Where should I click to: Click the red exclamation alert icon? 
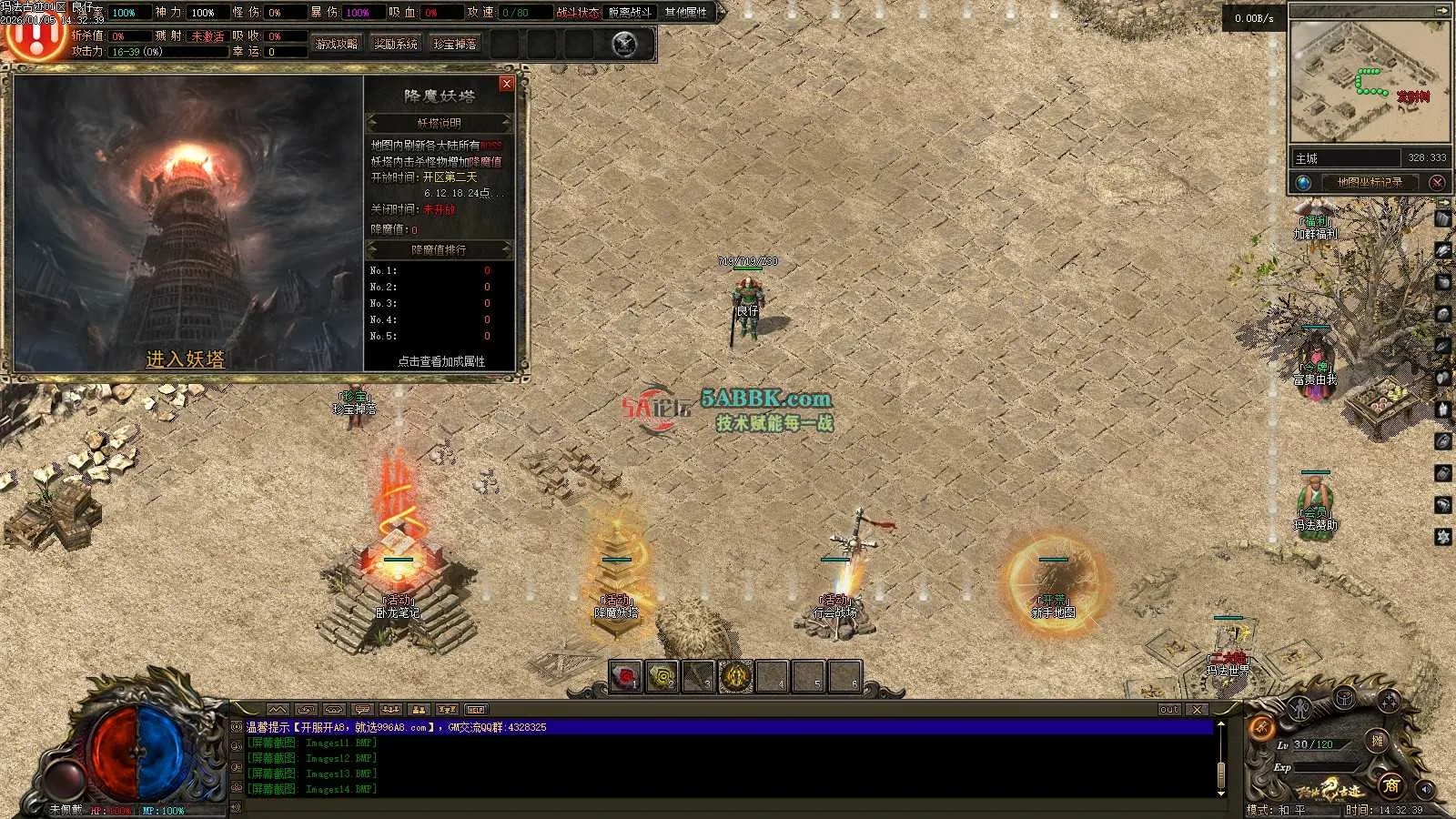(x=35, y=38)
